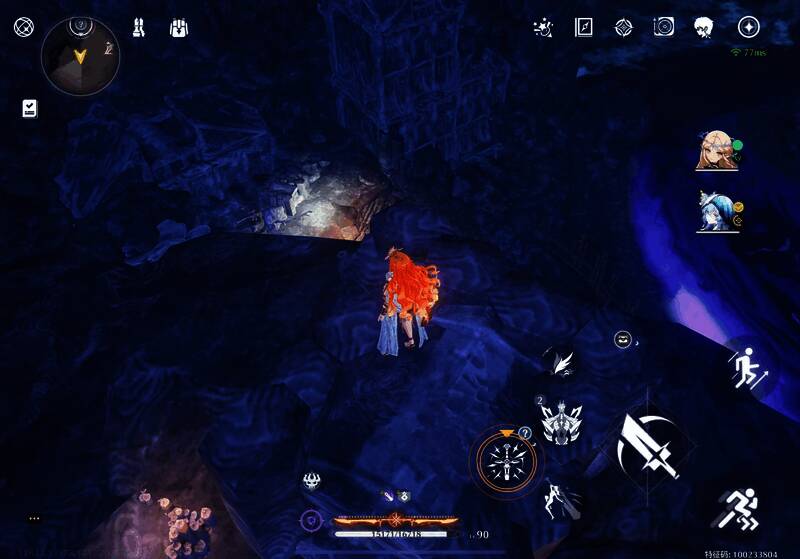Switch to the blue-haired party member
Viewport: 800px width, 559px height.
coord(717,212)
